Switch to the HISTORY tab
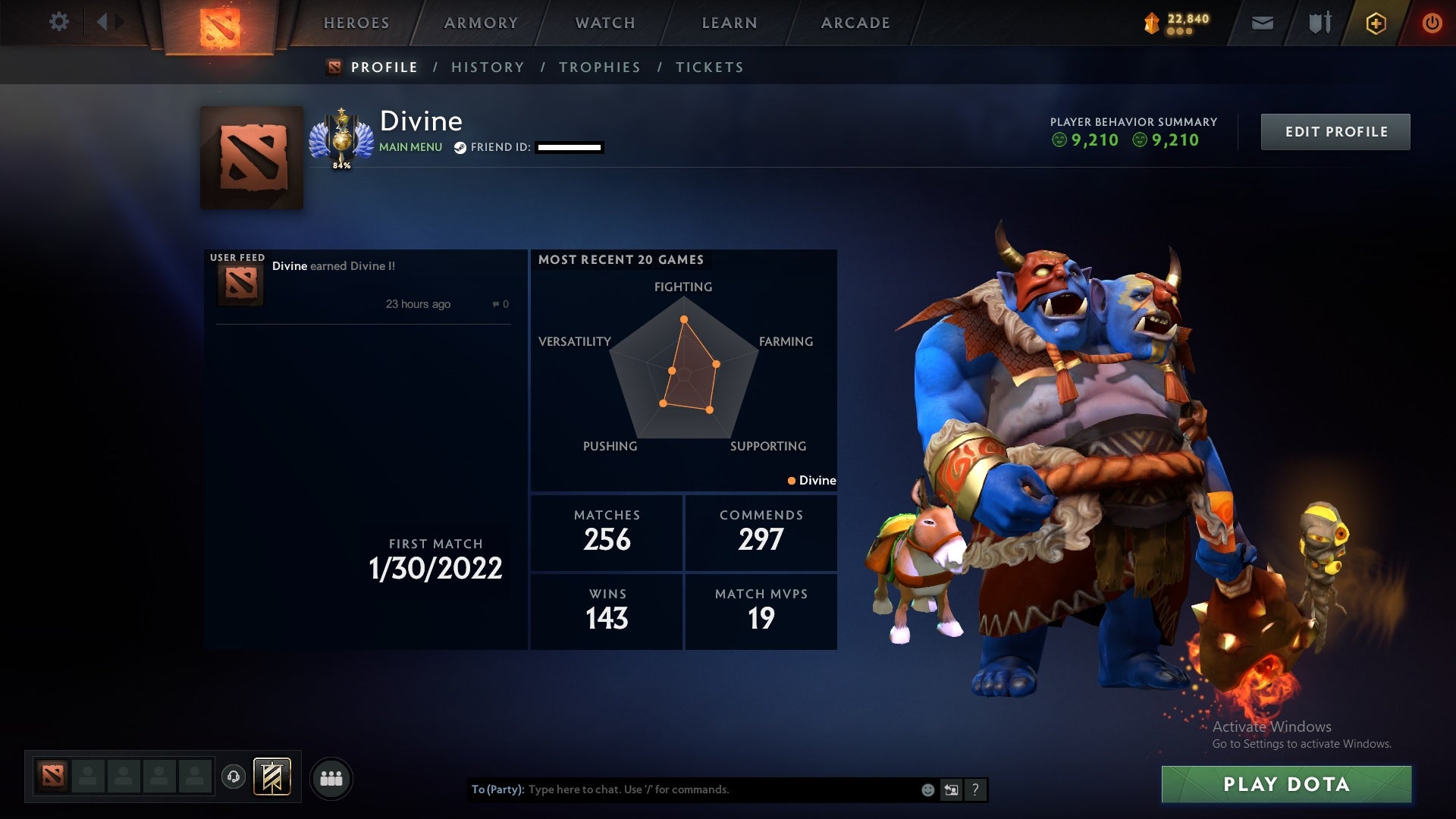 point(488,67)
